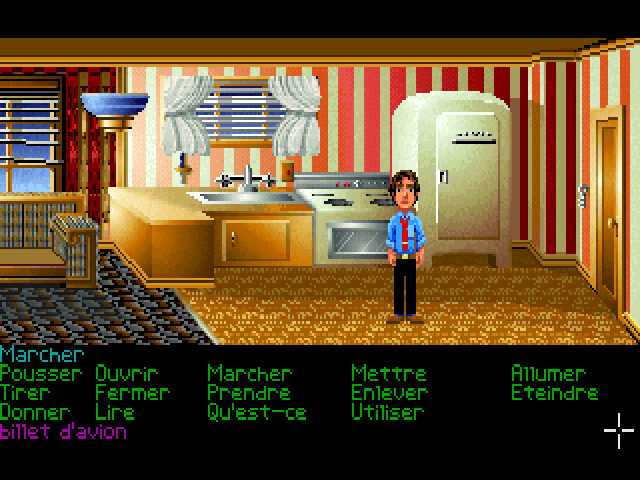The height and width of the screenshot is (480, 640).
Task: Select the Enlever verb
Action: [x=389, y=393]
